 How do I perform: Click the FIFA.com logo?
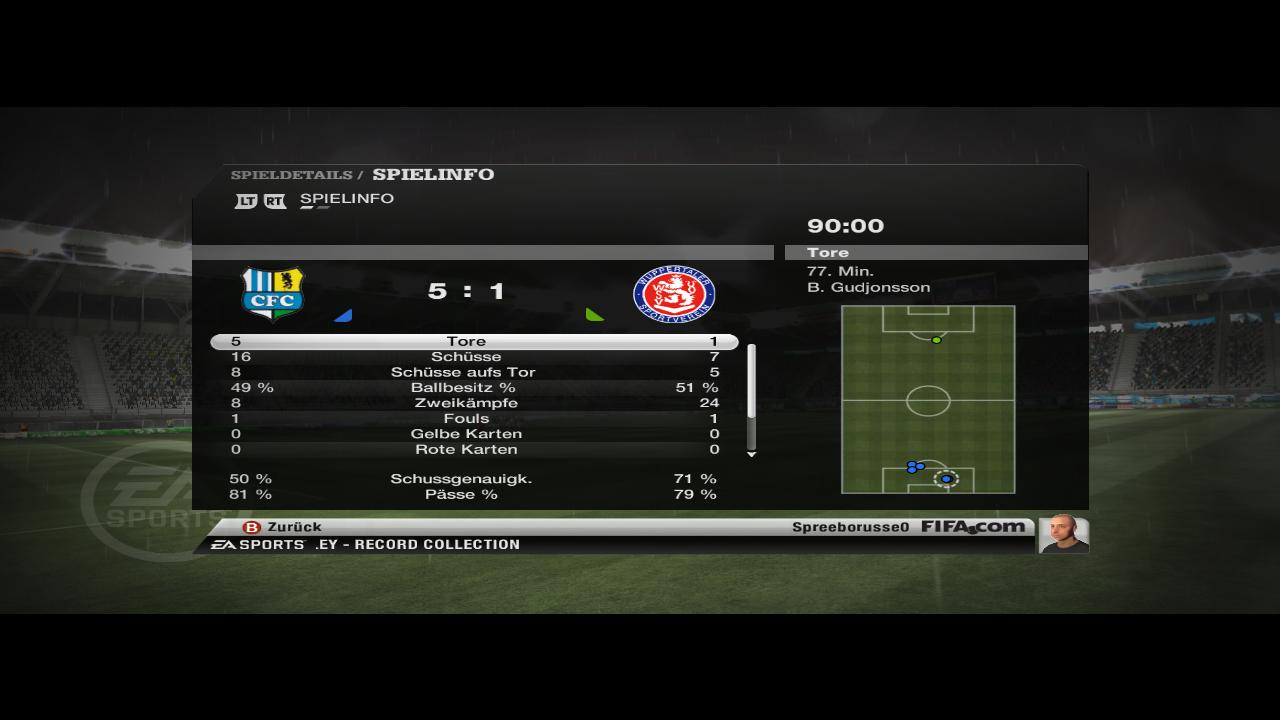[x=972, y=527]
